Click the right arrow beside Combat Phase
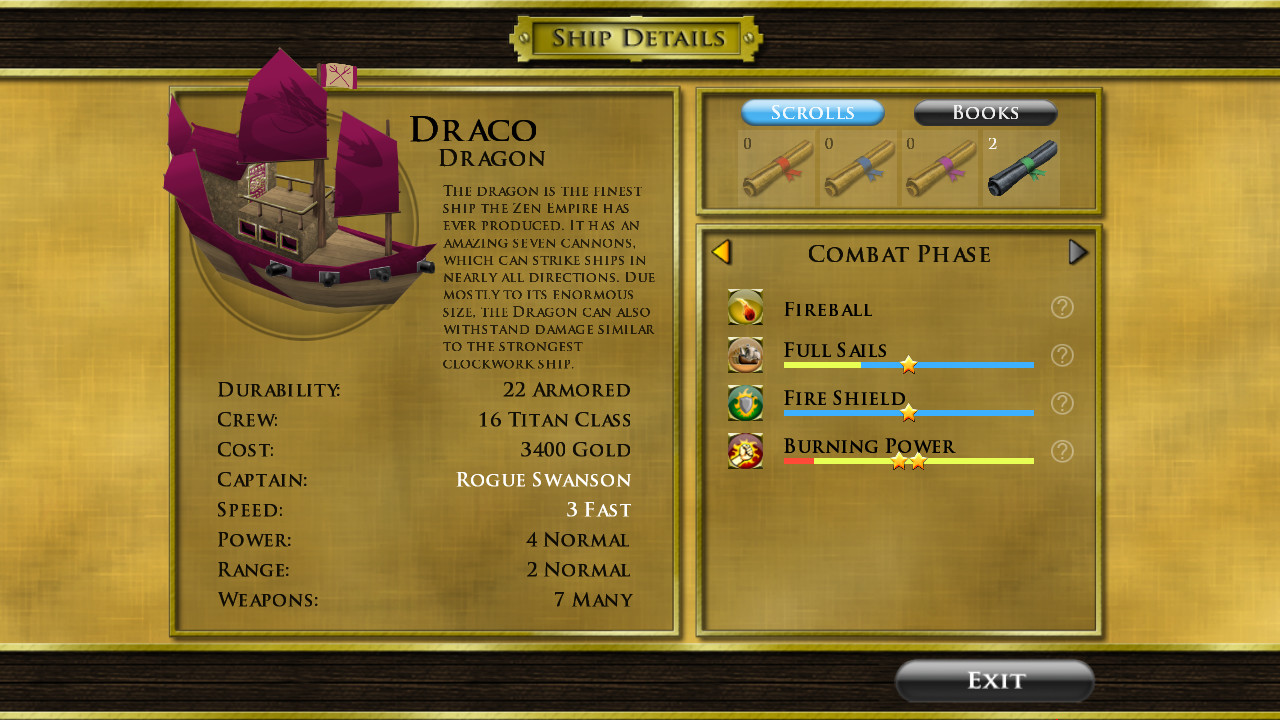Viewport: 1280px width, 720px height. (x=1078, y=252)
